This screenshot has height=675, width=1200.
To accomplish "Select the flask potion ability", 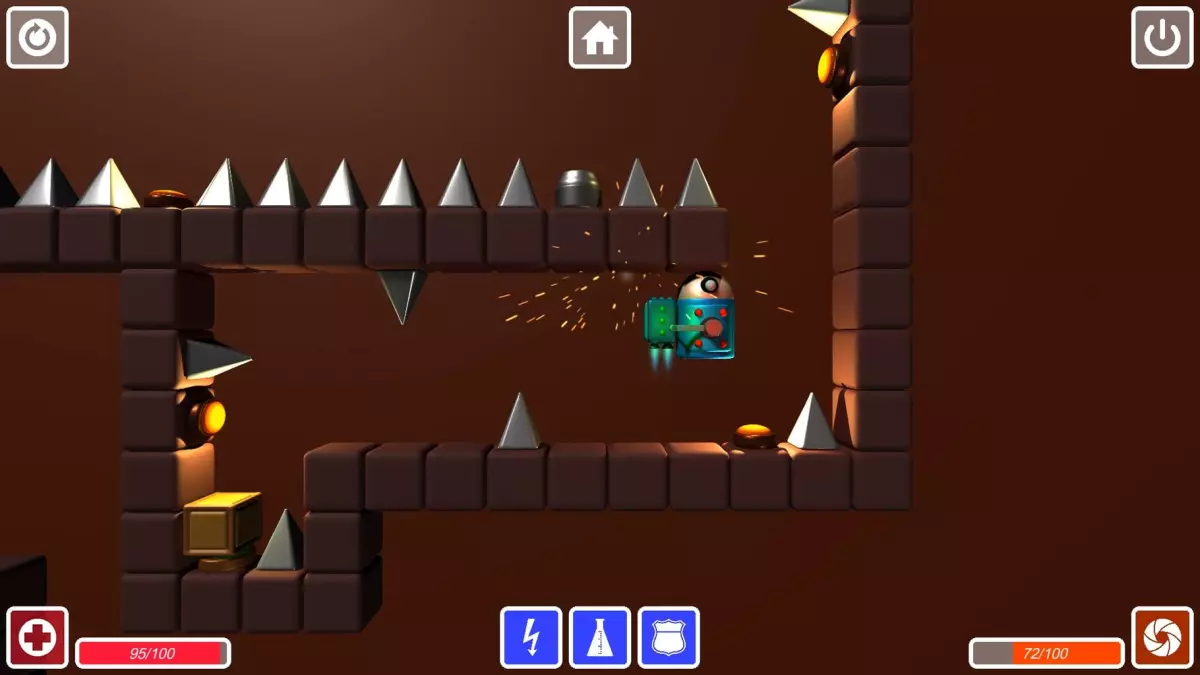I will coord(600,637).
